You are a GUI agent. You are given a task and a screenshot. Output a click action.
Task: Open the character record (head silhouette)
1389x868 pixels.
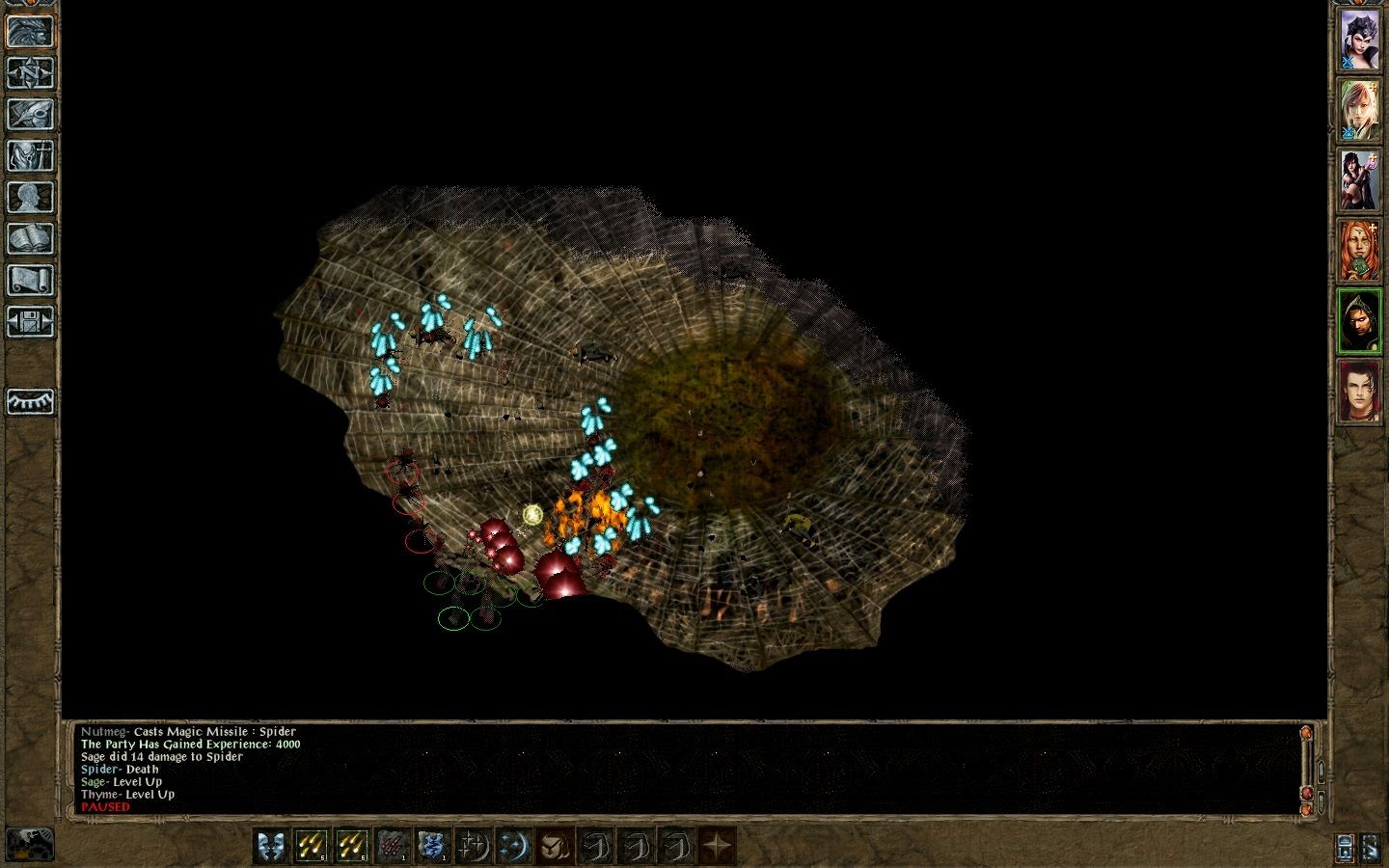point(30,197)
